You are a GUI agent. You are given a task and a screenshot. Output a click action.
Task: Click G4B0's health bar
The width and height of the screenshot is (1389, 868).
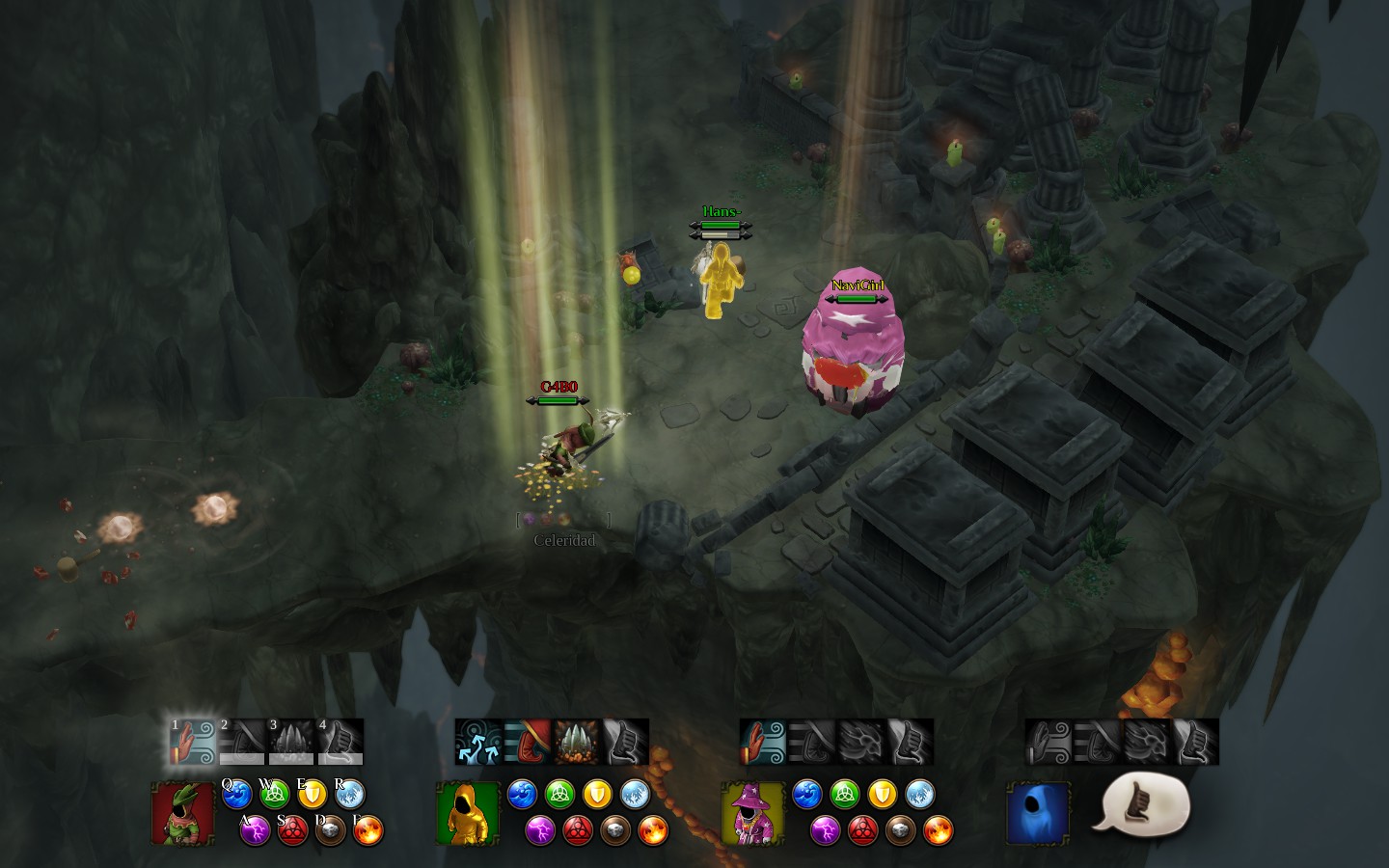[558, 401]
